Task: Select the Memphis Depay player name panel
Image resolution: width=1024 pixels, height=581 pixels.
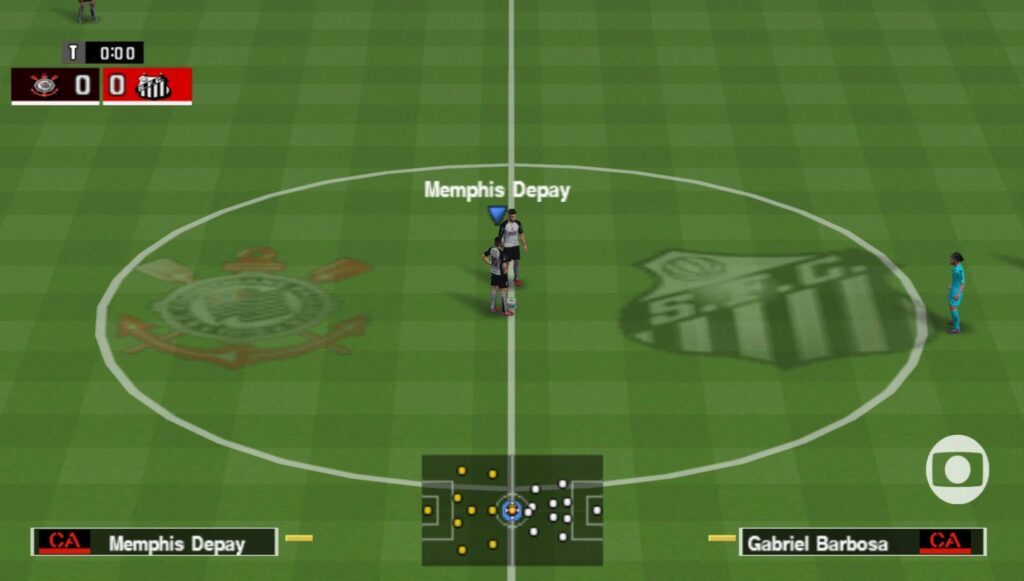Action: click(x=155, y=543)
